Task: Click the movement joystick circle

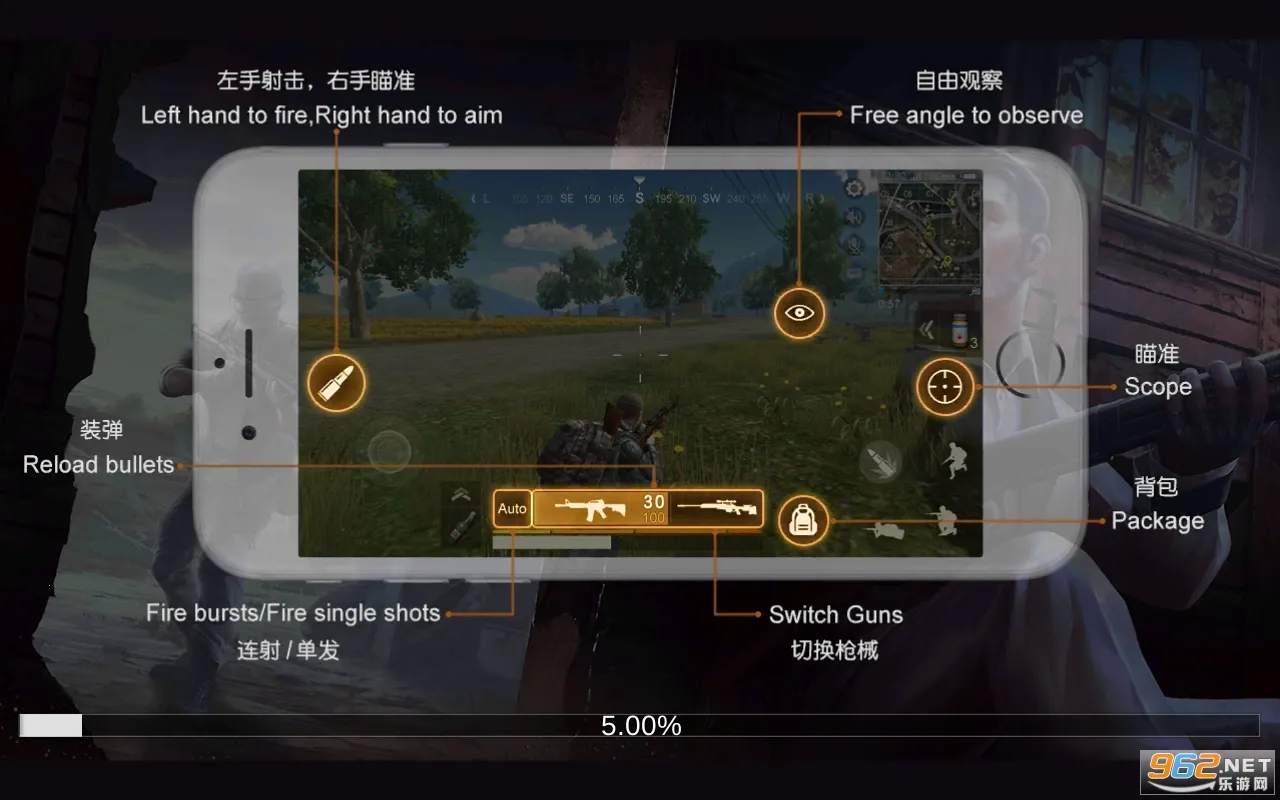Action: (x=389, y=452)
